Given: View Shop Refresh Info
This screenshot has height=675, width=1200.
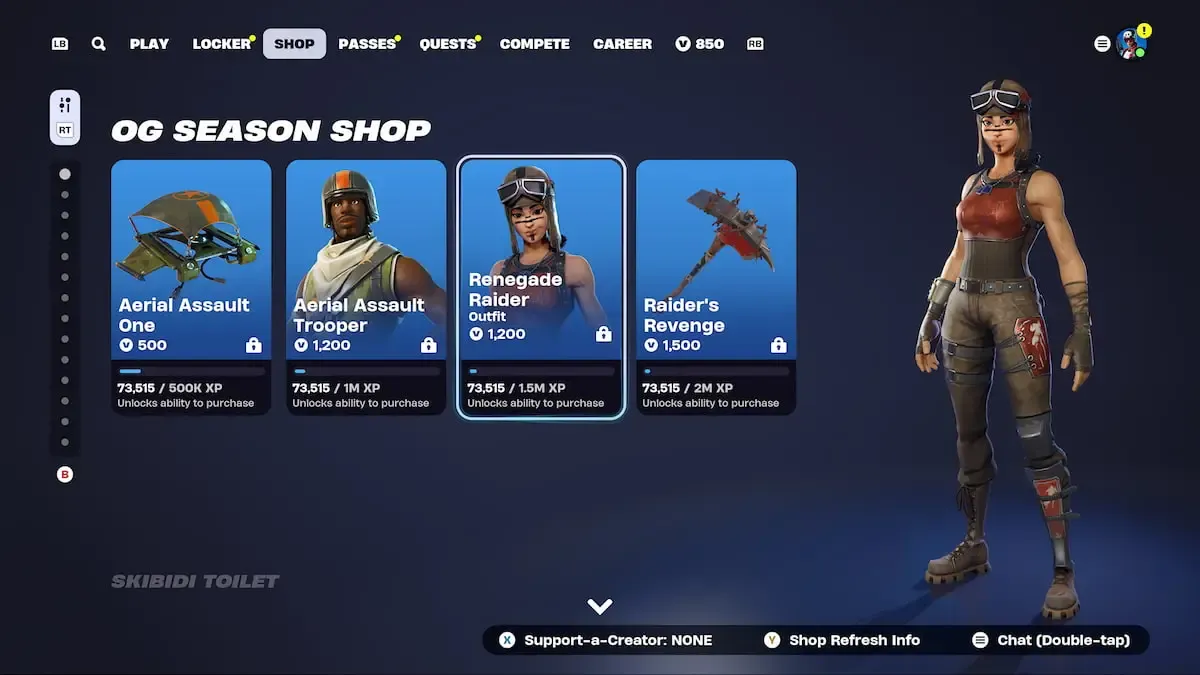Looking at the screenshot, I should point(842,640).
